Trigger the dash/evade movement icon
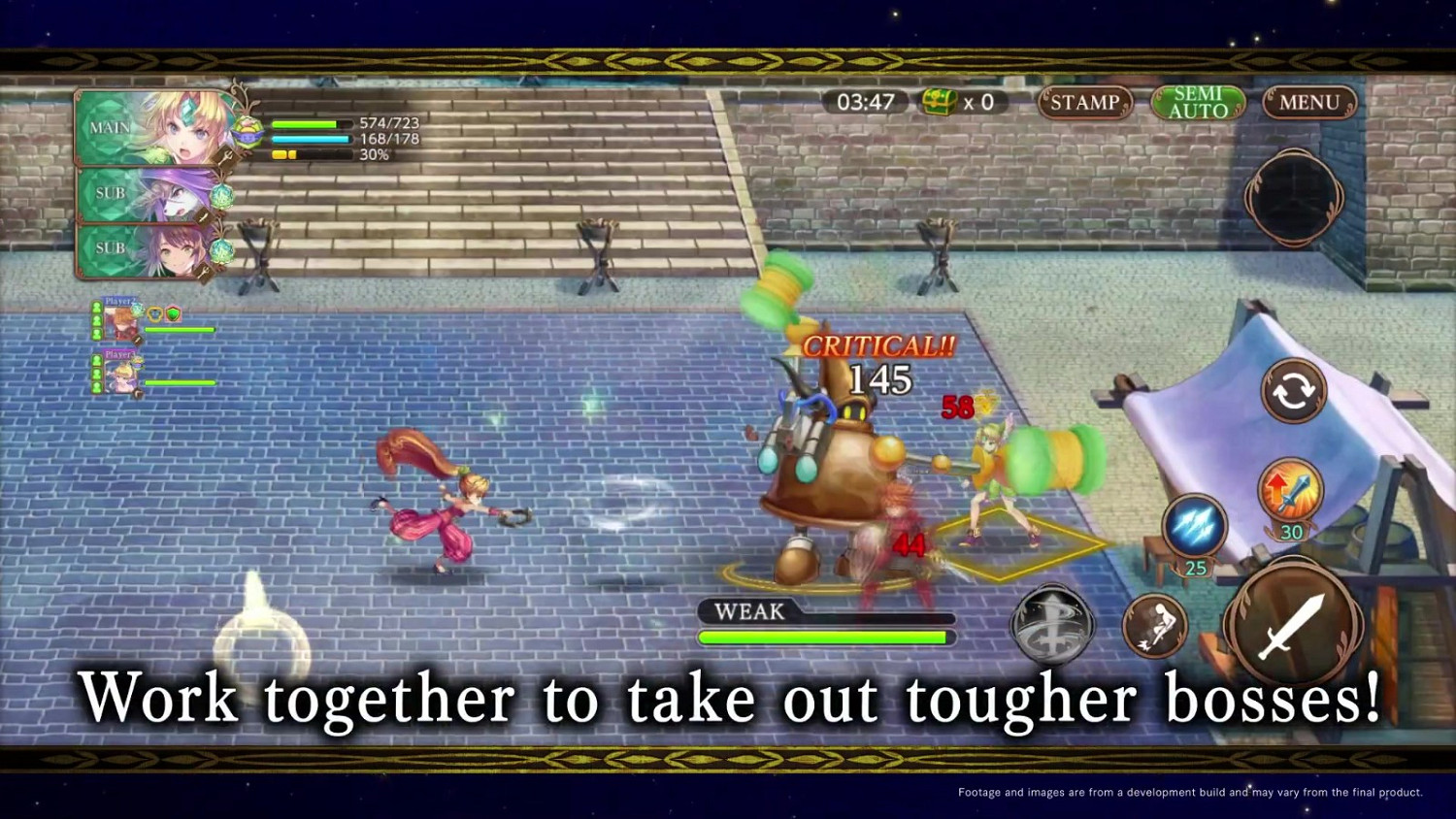Image resolution: width=1456 pixels, height=819 pixels. click(x=1157, y=627)
